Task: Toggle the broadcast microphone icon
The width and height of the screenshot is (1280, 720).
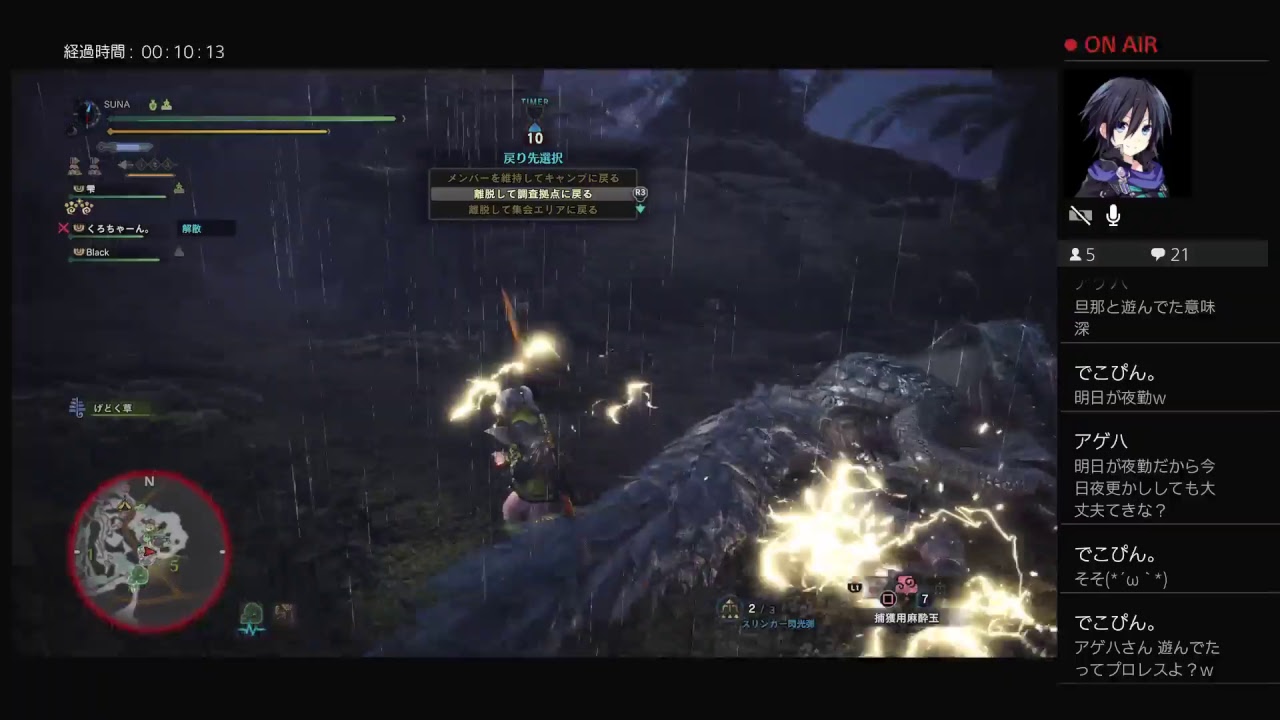Action: [1112, 215]
